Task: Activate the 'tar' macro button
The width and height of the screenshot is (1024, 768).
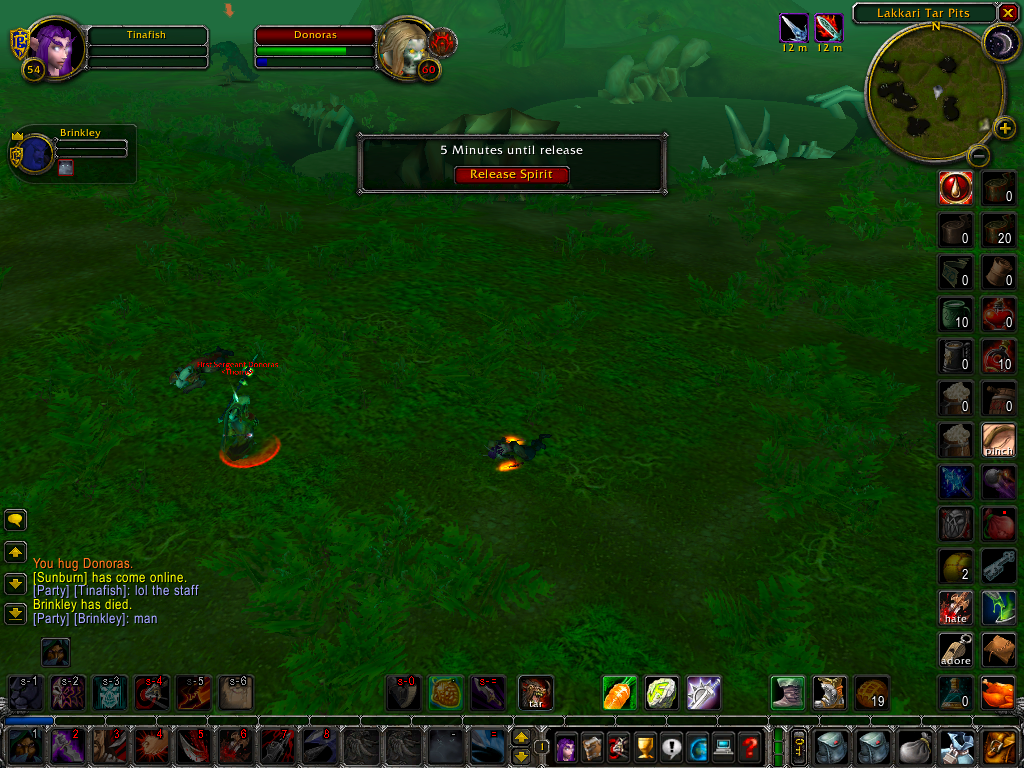Action: [535, 693]
